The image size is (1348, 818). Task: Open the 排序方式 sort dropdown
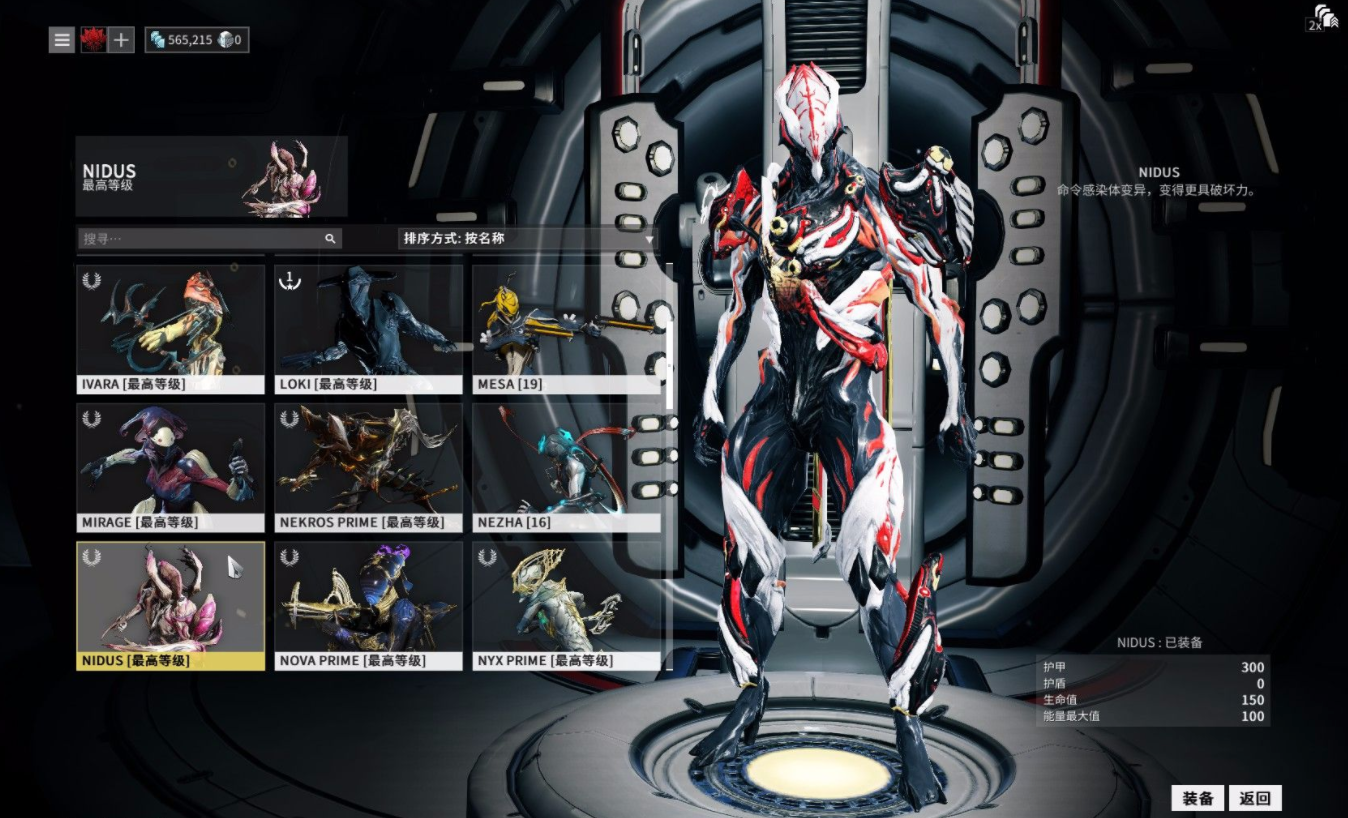[528, 239]
